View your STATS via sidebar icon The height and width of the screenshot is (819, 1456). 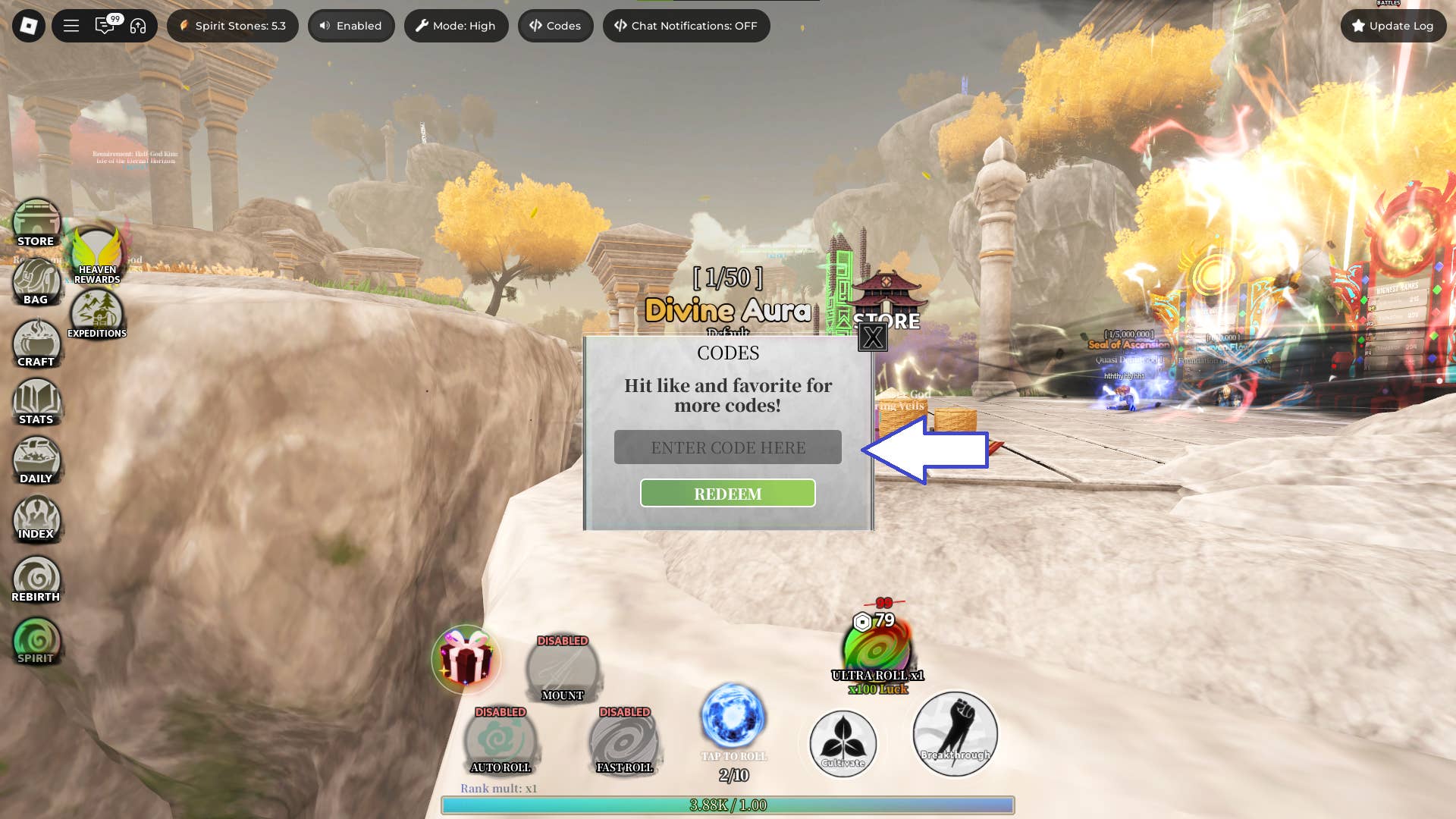(37, 401)
